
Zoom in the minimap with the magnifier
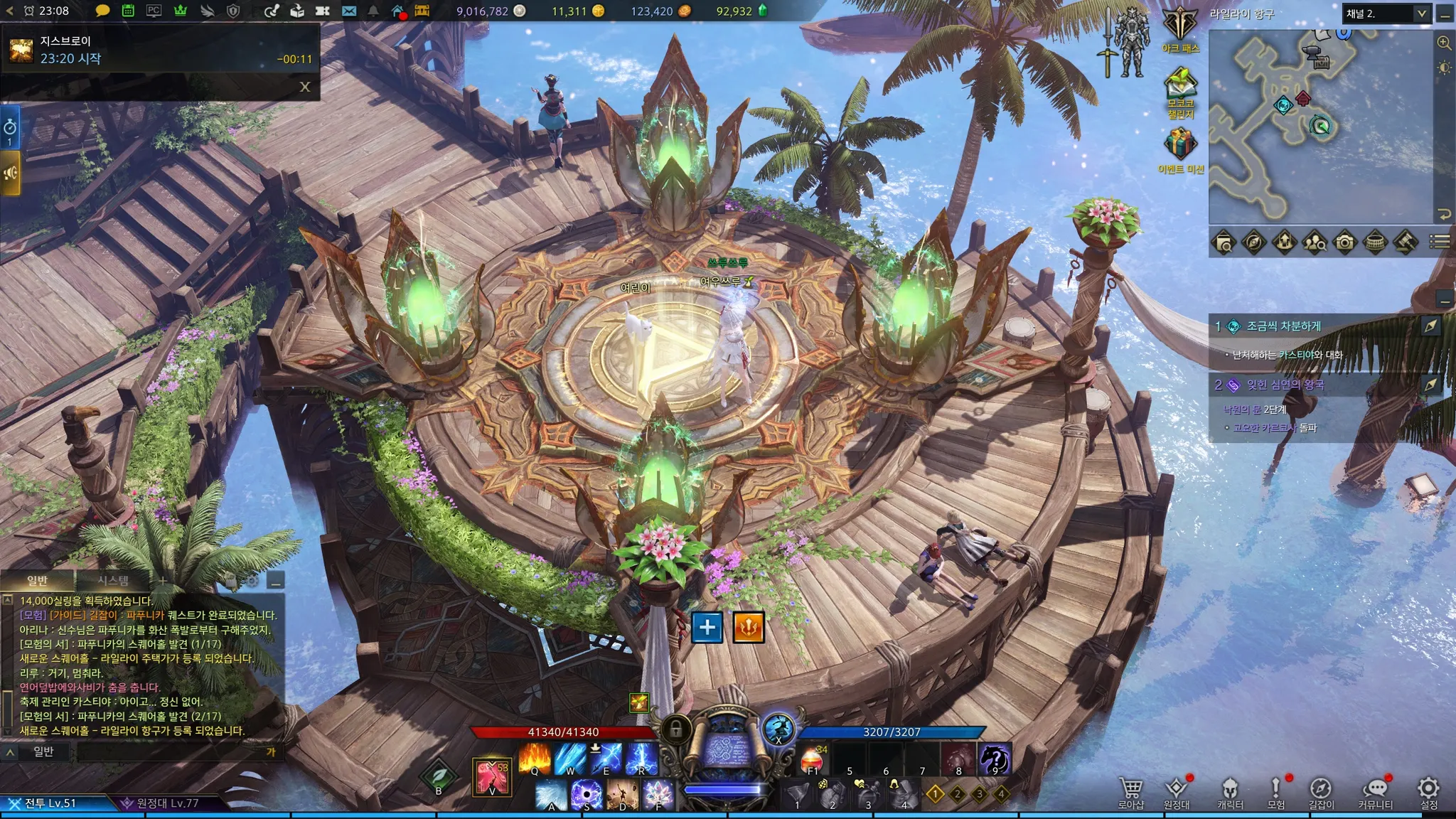pyautogui.click(x=1444, y=43)
